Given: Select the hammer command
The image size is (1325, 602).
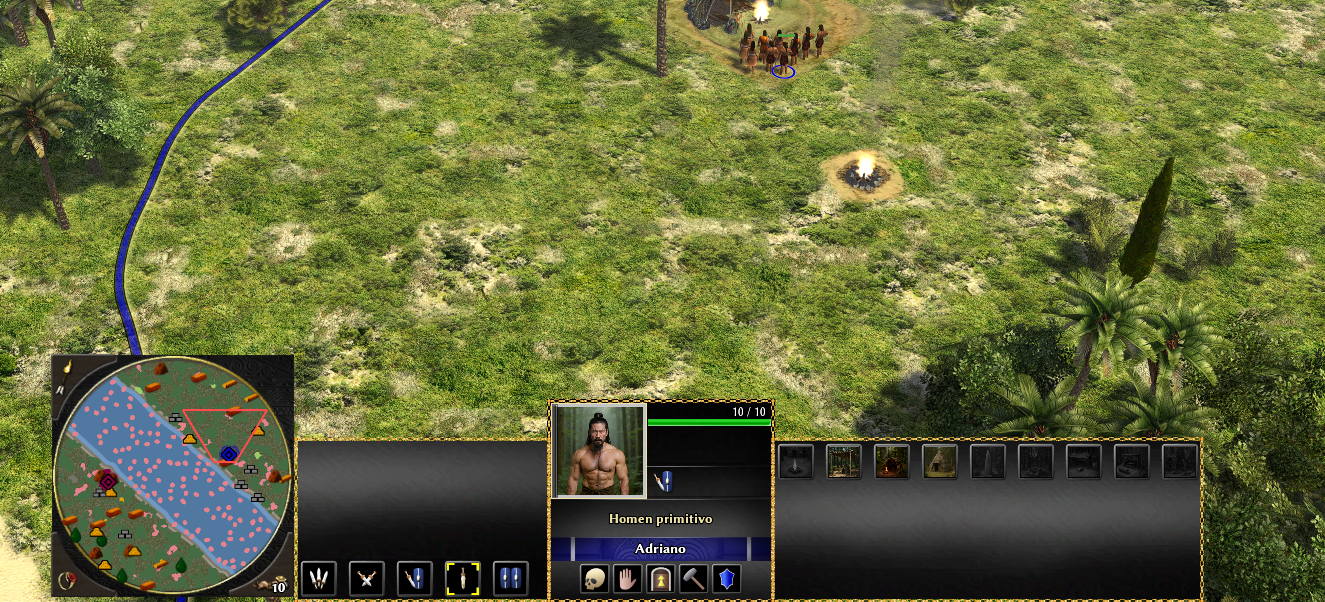Looking at the screenshot, I should pyautogui.click(x=693, y=579).
